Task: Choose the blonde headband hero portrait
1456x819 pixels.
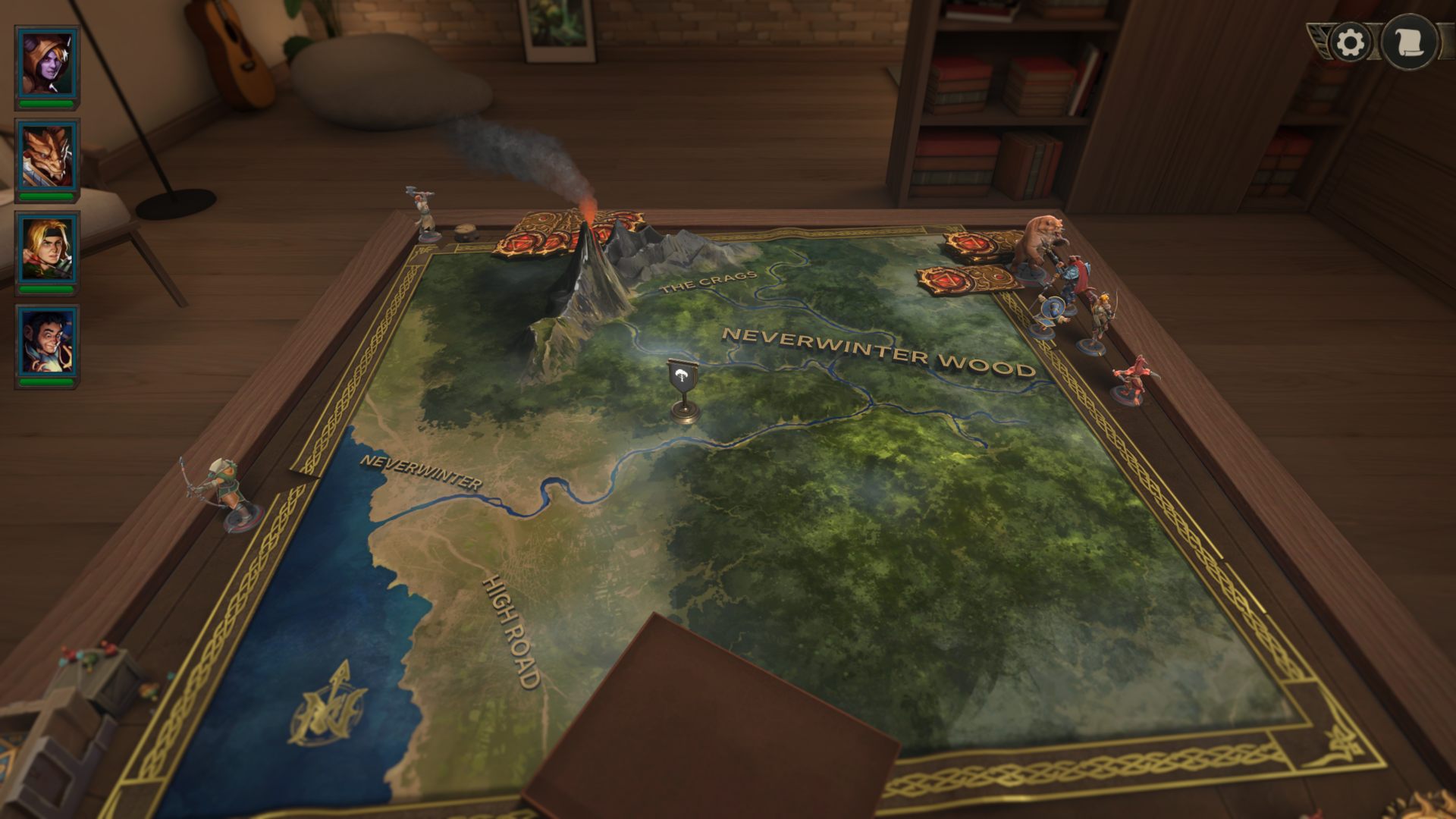Action: pos(47,251)
